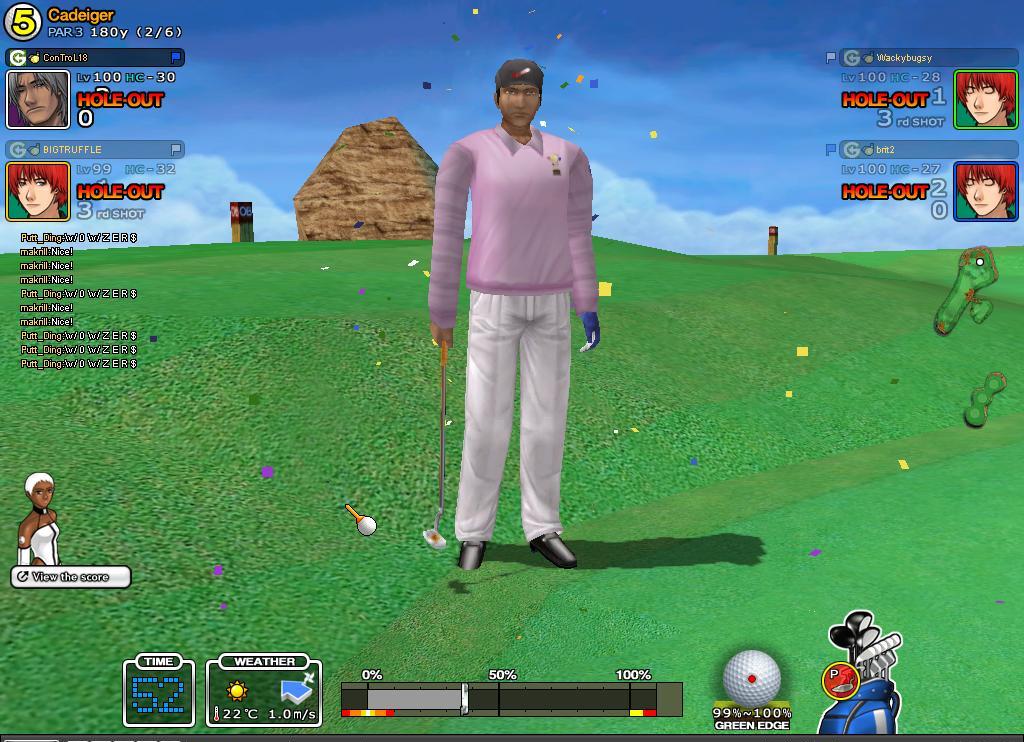
Task: Click the caddie character icon
Action: (x=40, y=518)
